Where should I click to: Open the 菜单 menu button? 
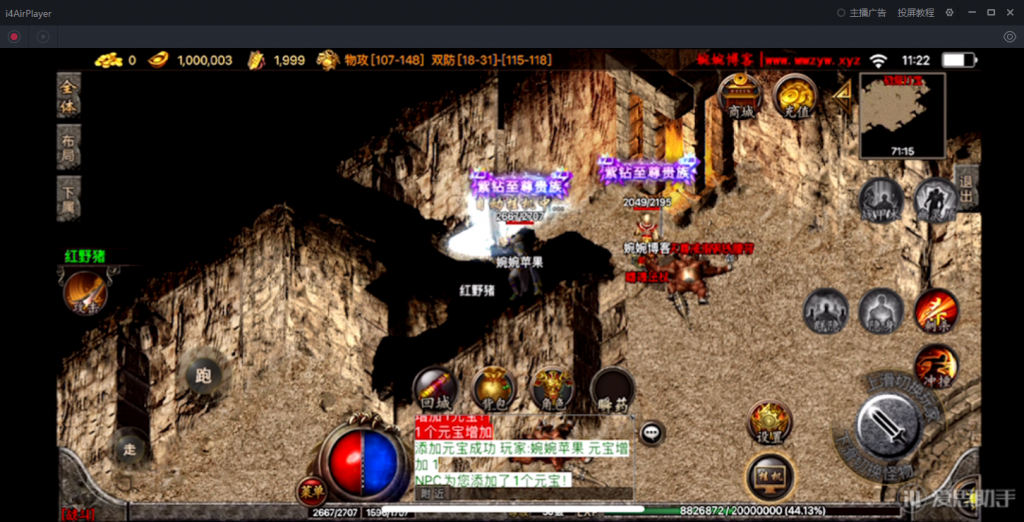[310, 490]
